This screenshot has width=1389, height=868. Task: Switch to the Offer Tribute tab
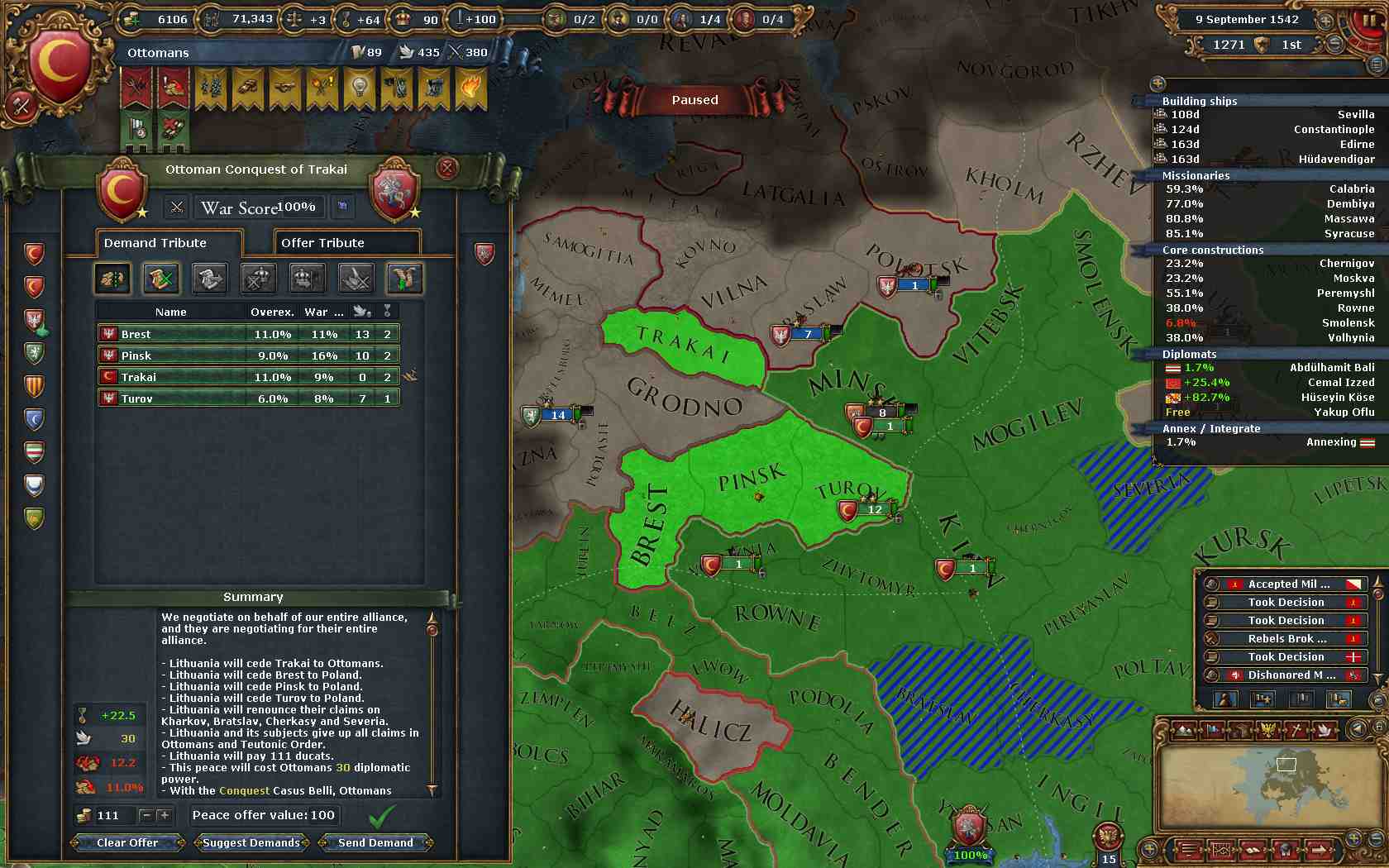coord(346,243)
